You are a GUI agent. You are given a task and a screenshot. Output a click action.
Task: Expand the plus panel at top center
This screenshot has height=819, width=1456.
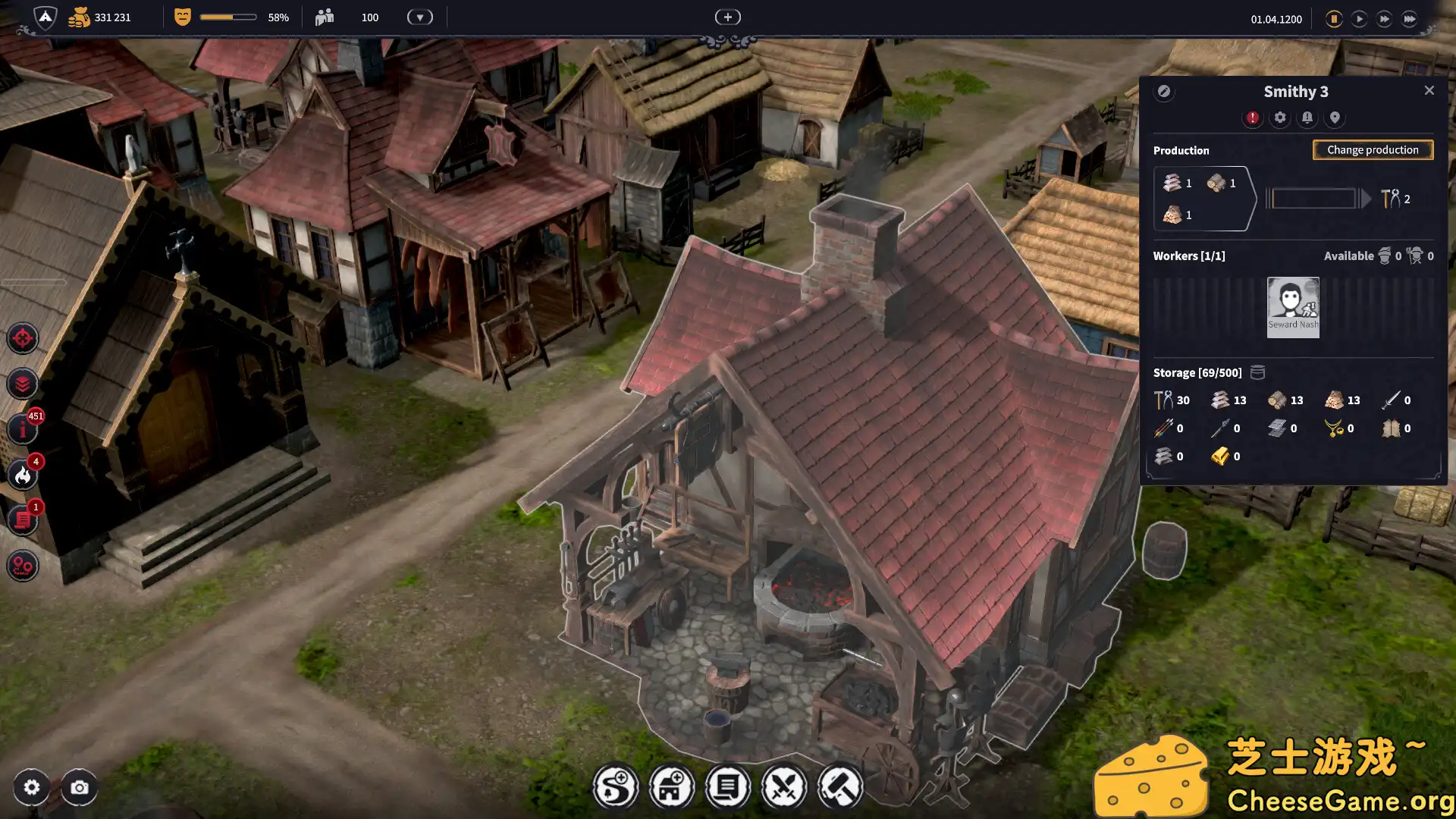(x=727, y=16)
